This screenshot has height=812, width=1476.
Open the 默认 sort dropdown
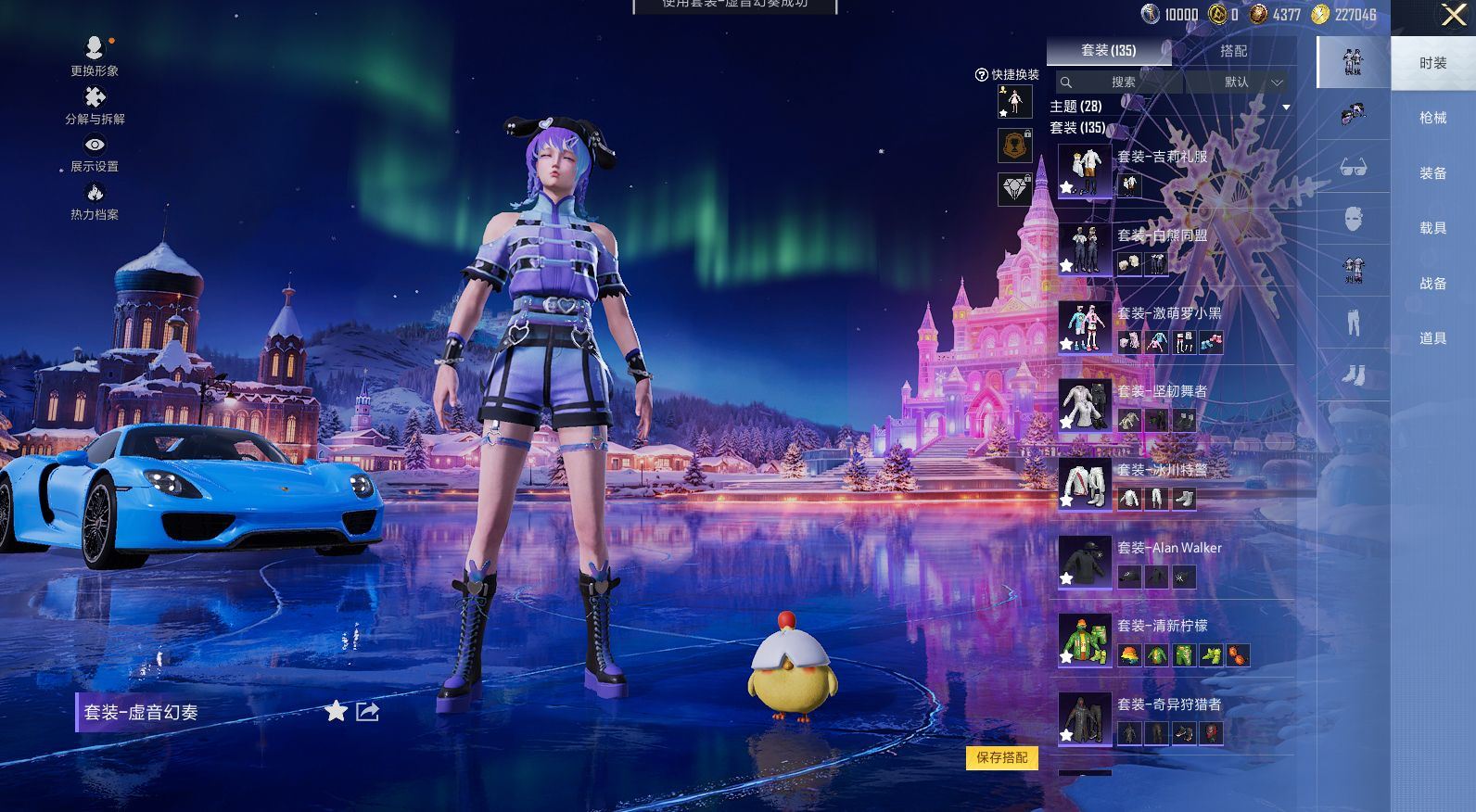1246,82
